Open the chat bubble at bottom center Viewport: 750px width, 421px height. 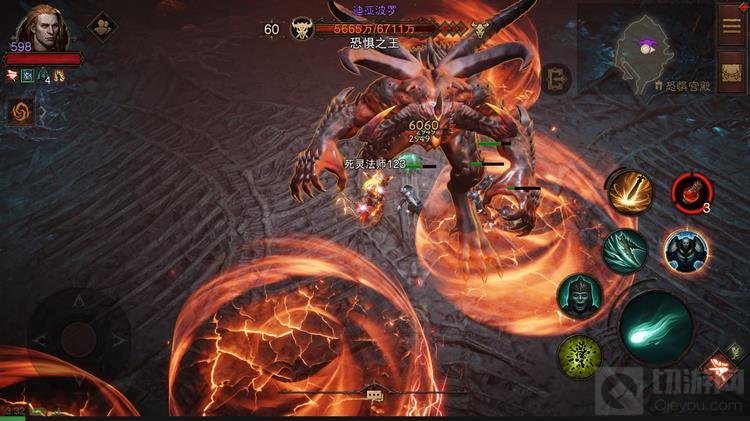coord(374,396)
